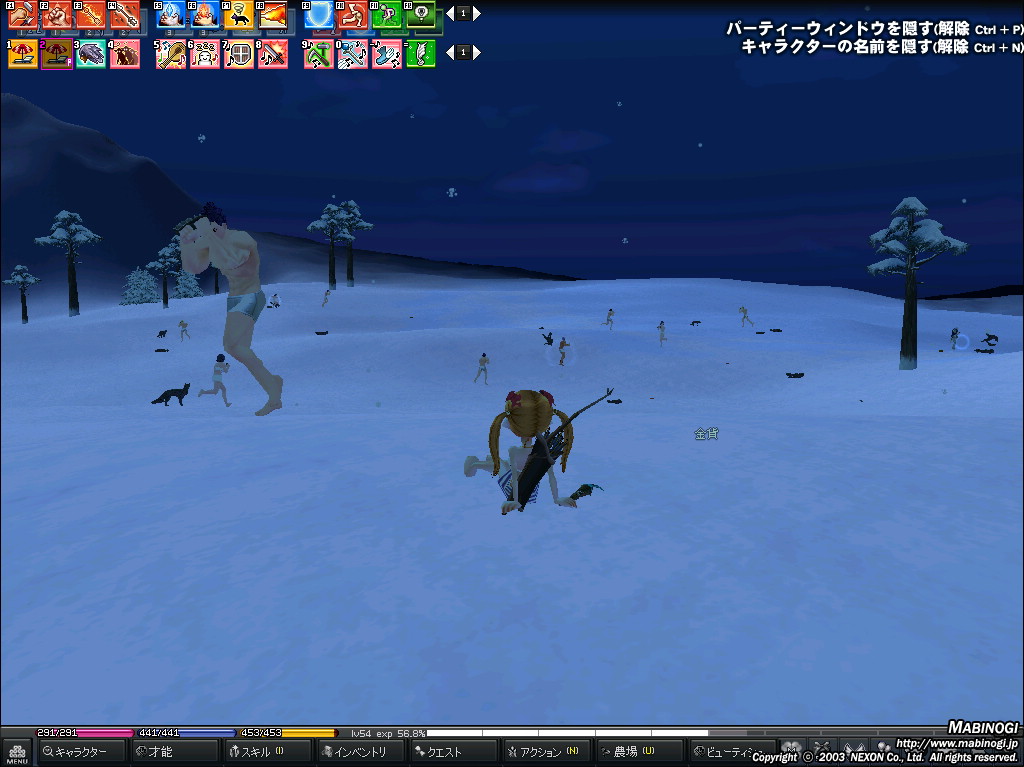Screen dimensions: 1024x767
Task: Activate the lute music skill icon
Action: click(x=171, y=54)
